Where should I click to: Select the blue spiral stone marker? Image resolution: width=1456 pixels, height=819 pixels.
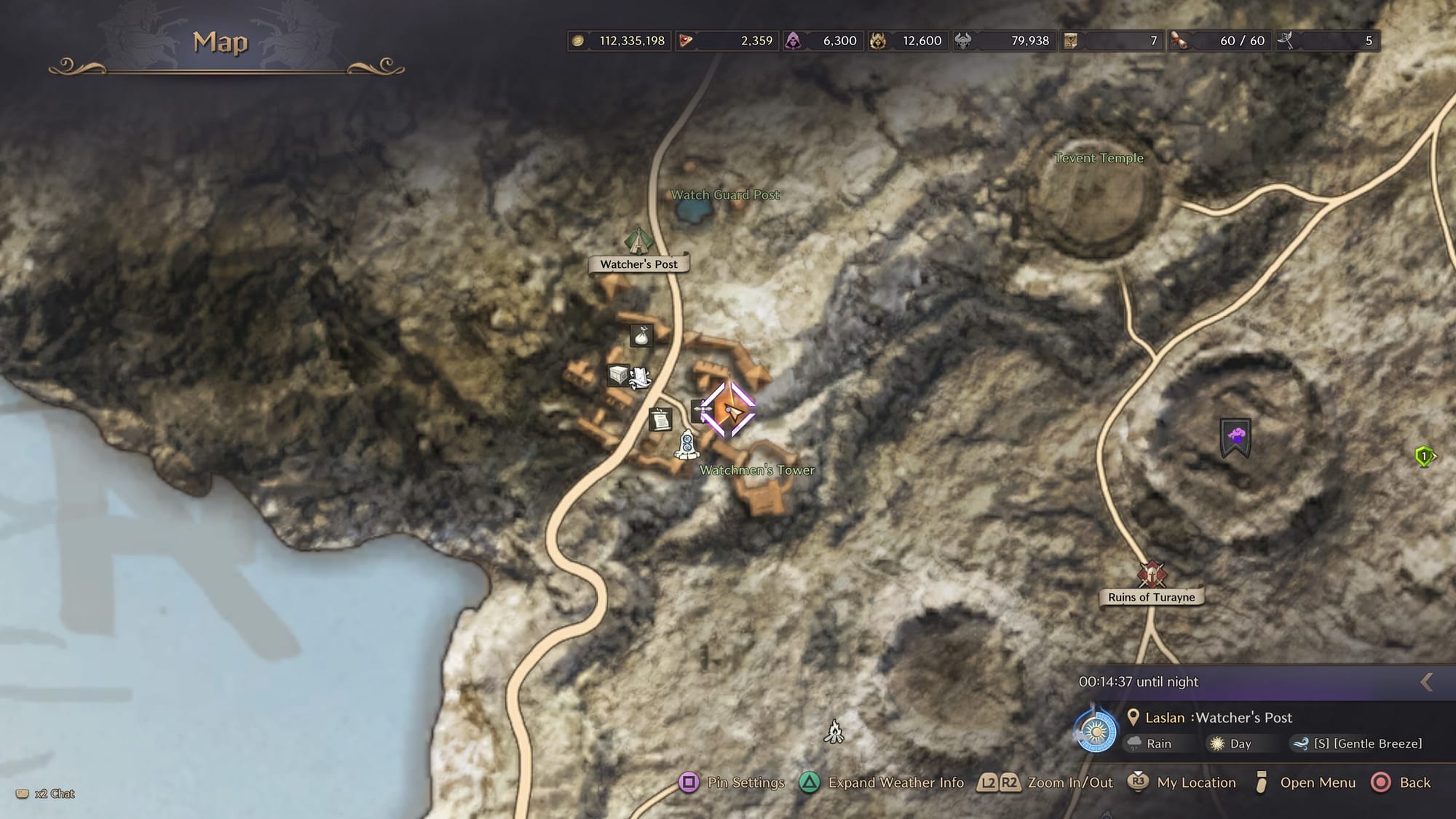coord(687,445)
